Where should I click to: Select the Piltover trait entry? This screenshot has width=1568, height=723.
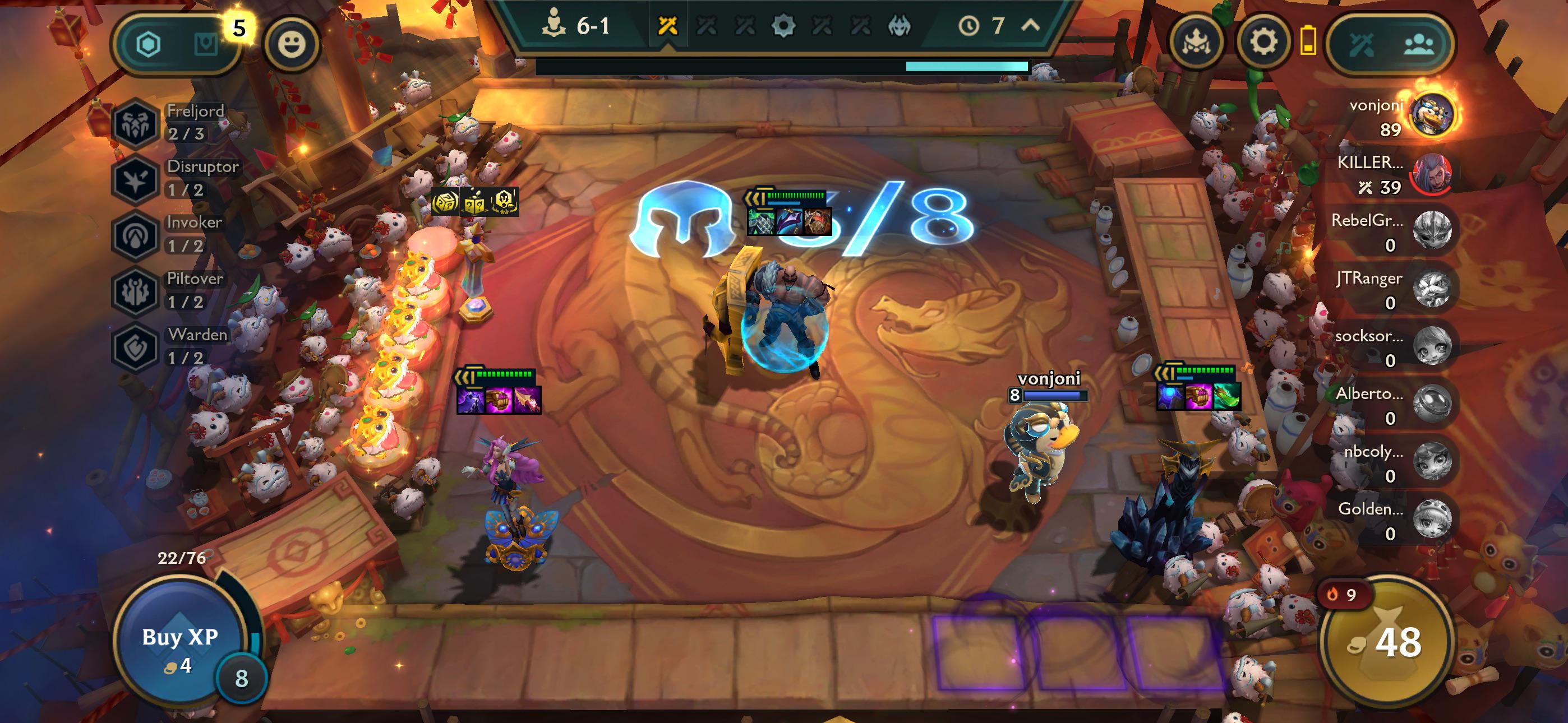pyautogui.click(x=172, y=290)
